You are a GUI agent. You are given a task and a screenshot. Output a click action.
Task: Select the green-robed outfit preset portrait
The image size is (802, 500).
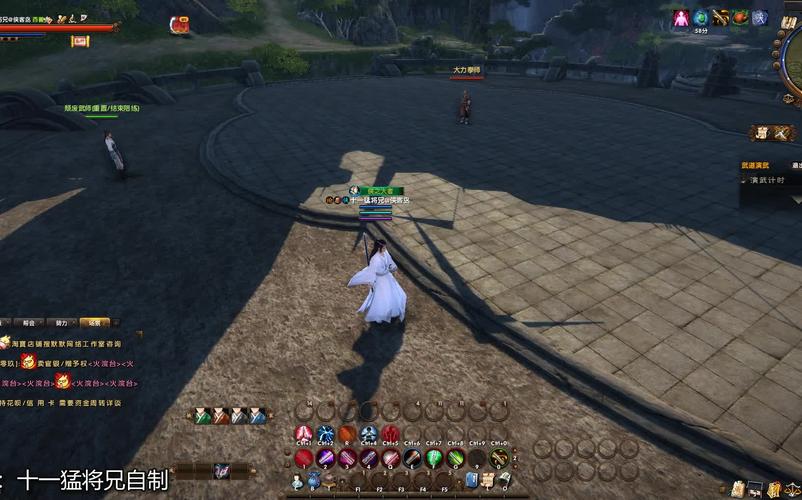[x=202, y=416]
